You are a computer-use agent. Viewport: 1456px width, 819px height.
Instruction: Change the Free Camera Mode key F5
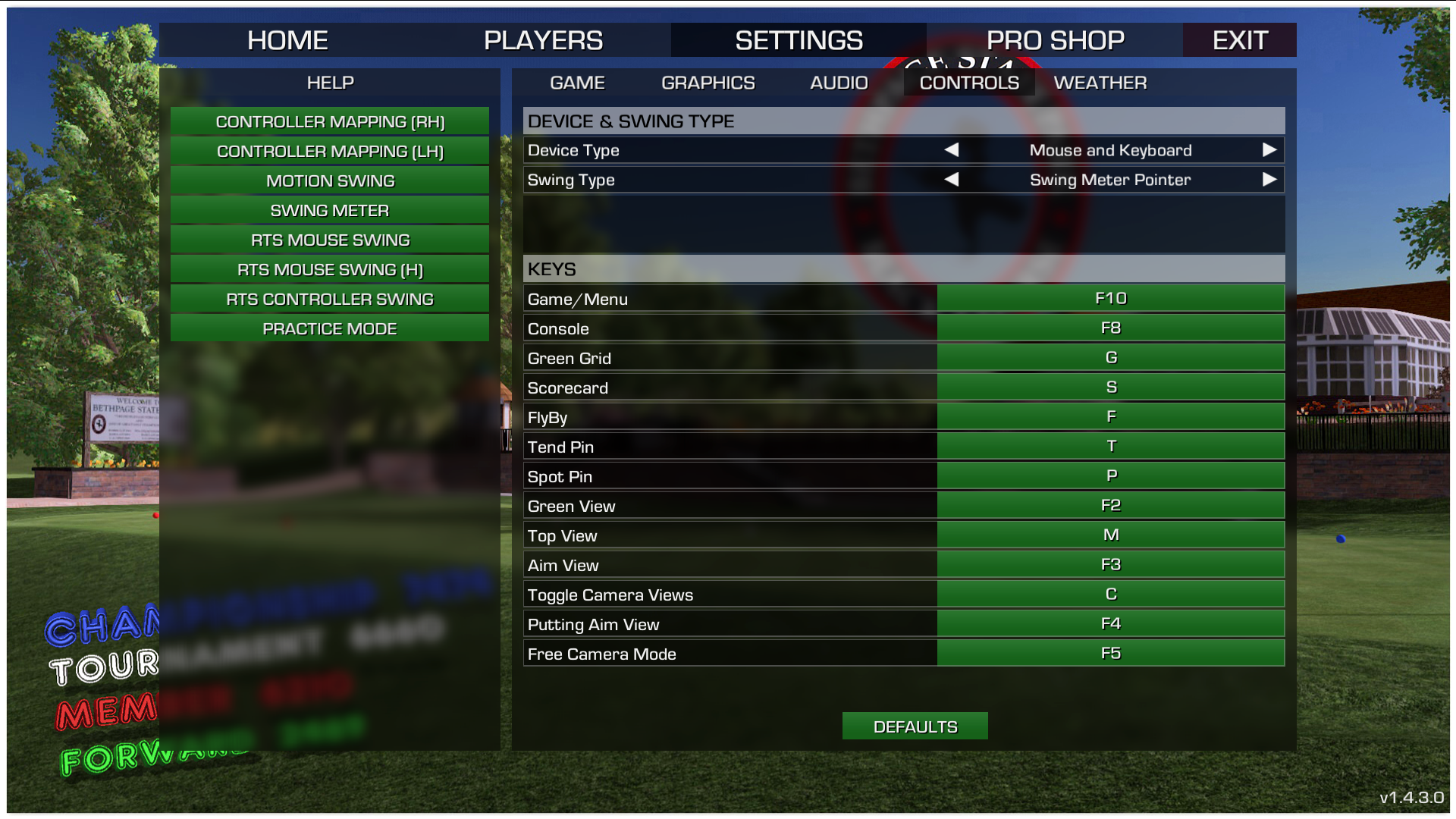point(1110,653)
